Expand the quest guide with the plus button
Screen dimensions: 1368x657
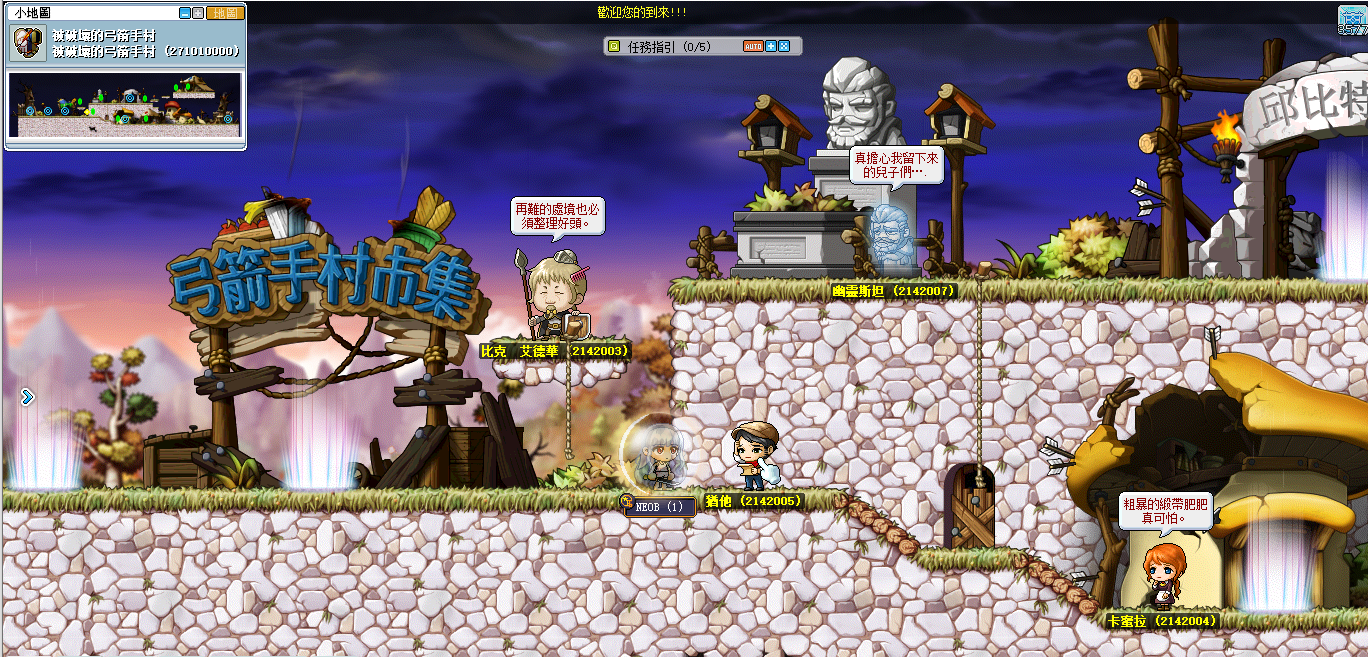click(x=771, y=46)
